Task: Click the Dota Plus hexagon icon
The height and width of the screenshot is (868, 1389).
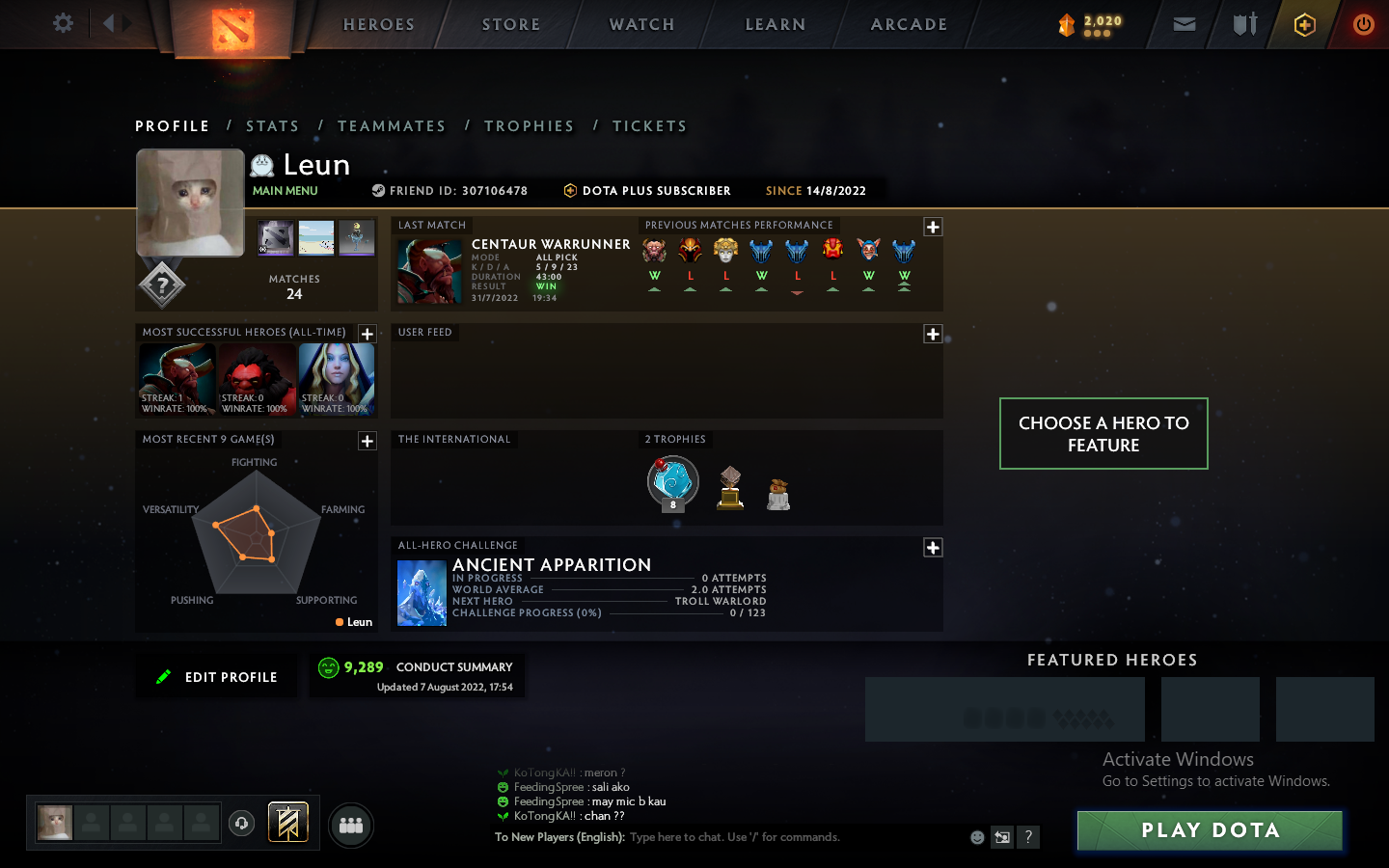Action: click(1304, 24)
